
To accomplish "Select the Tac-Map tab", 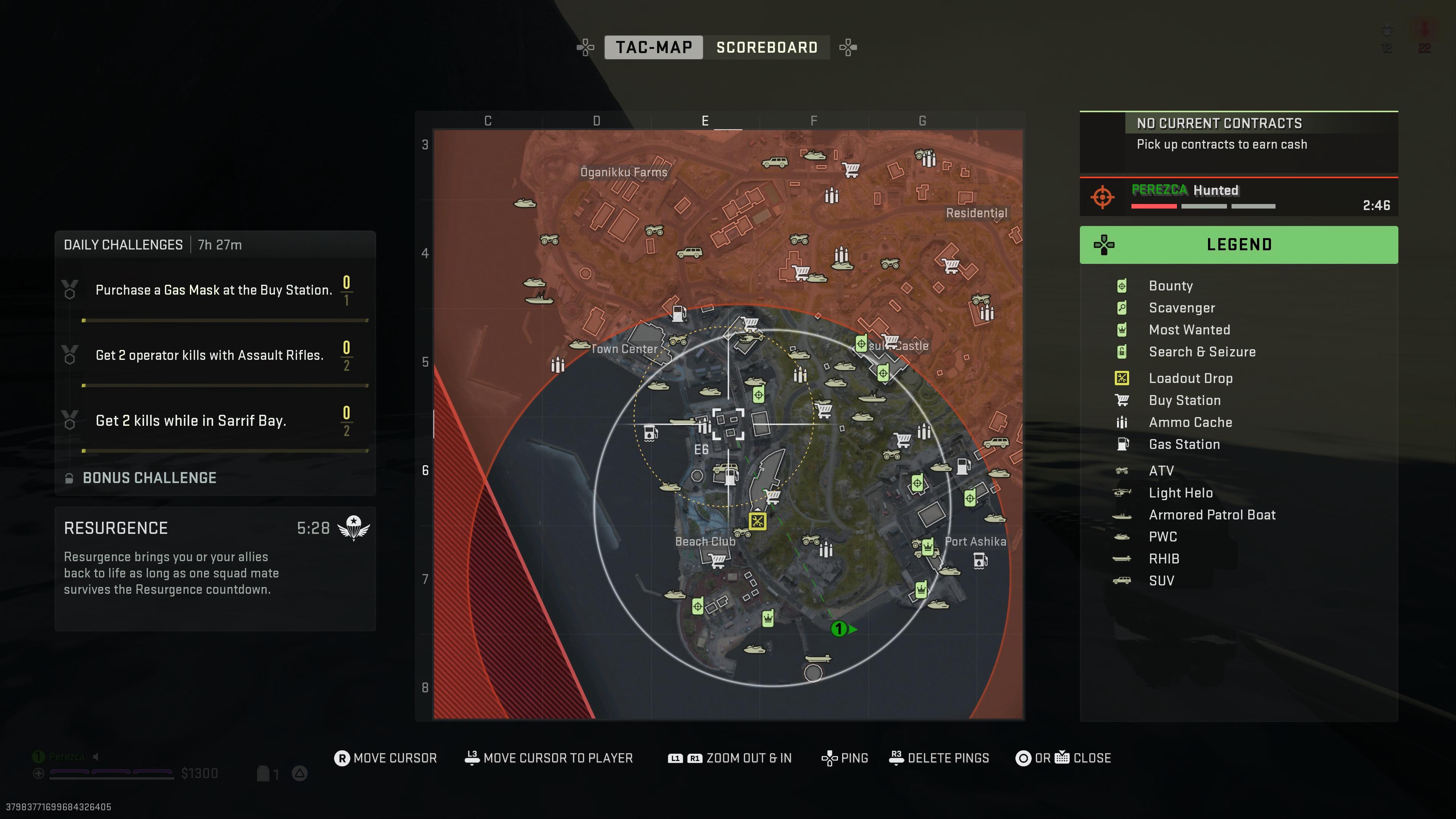I will coord(653,47).
